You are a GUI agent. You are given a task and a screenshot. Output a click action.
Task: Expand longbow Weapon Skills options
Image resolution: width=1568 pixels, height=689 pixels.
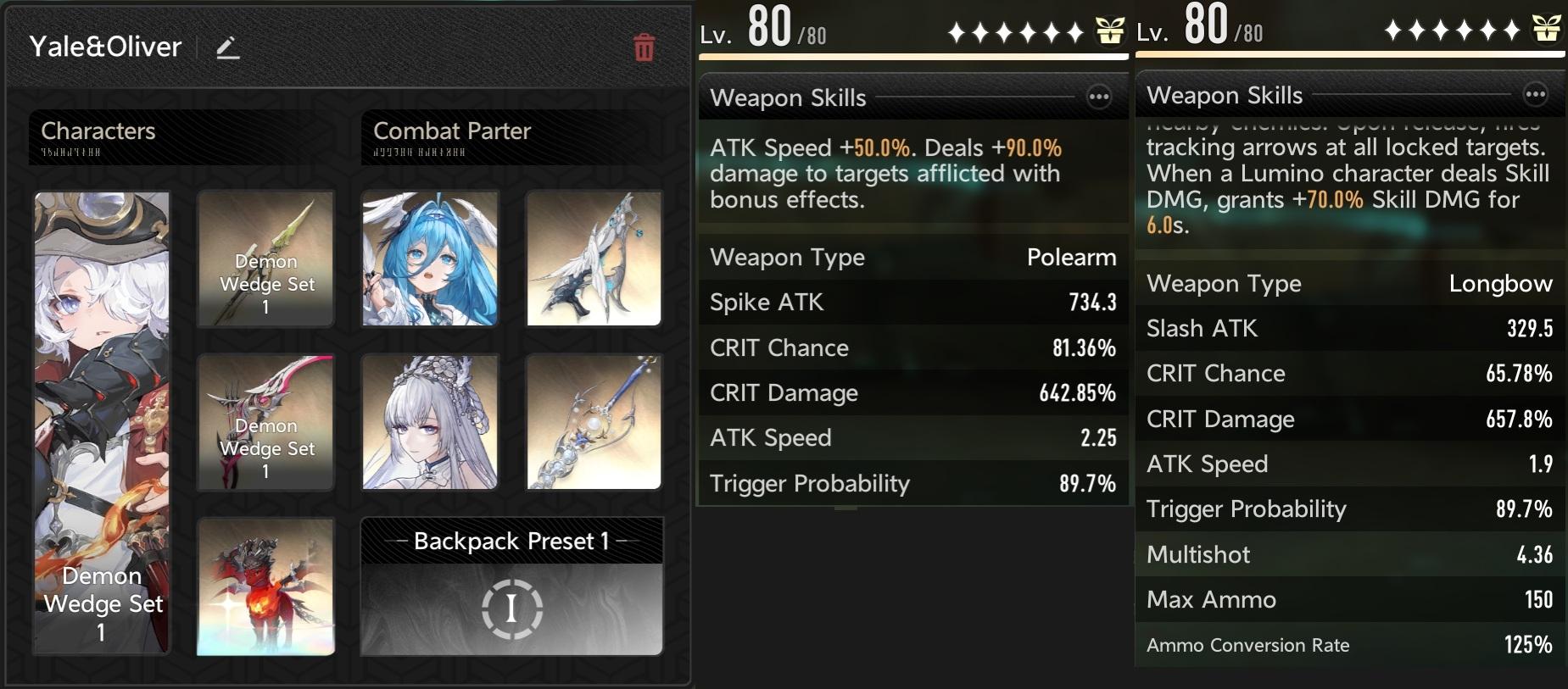pos(1535,95)
